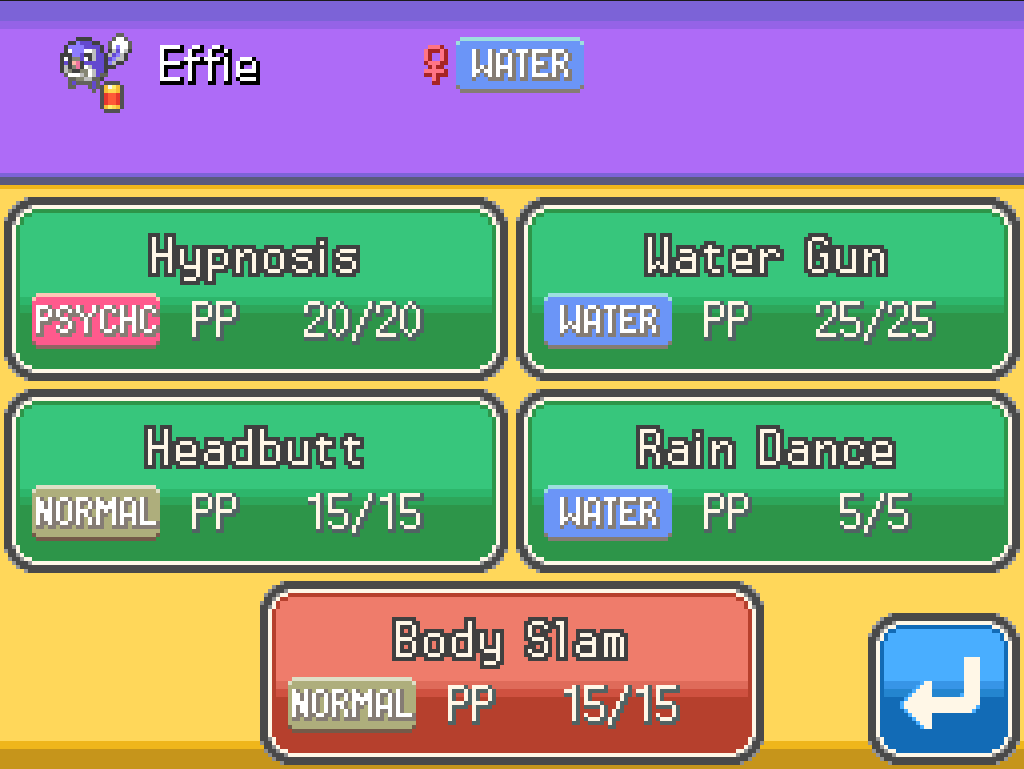Choose the Water Gun move
1024x769 pixels.
click(767, 289)
